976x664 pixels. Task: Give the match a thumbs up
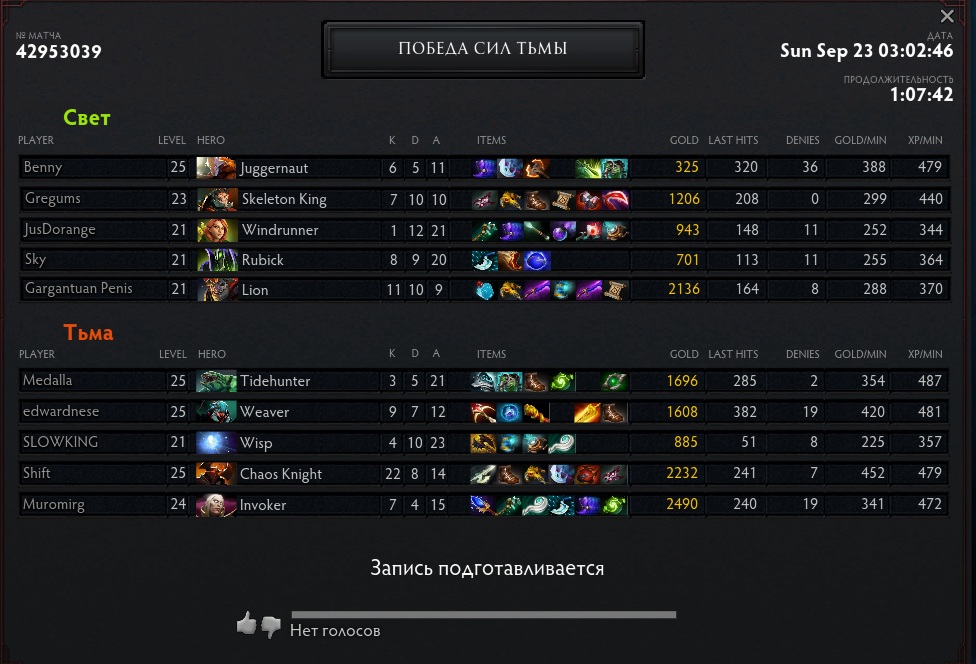click(246, 624)
